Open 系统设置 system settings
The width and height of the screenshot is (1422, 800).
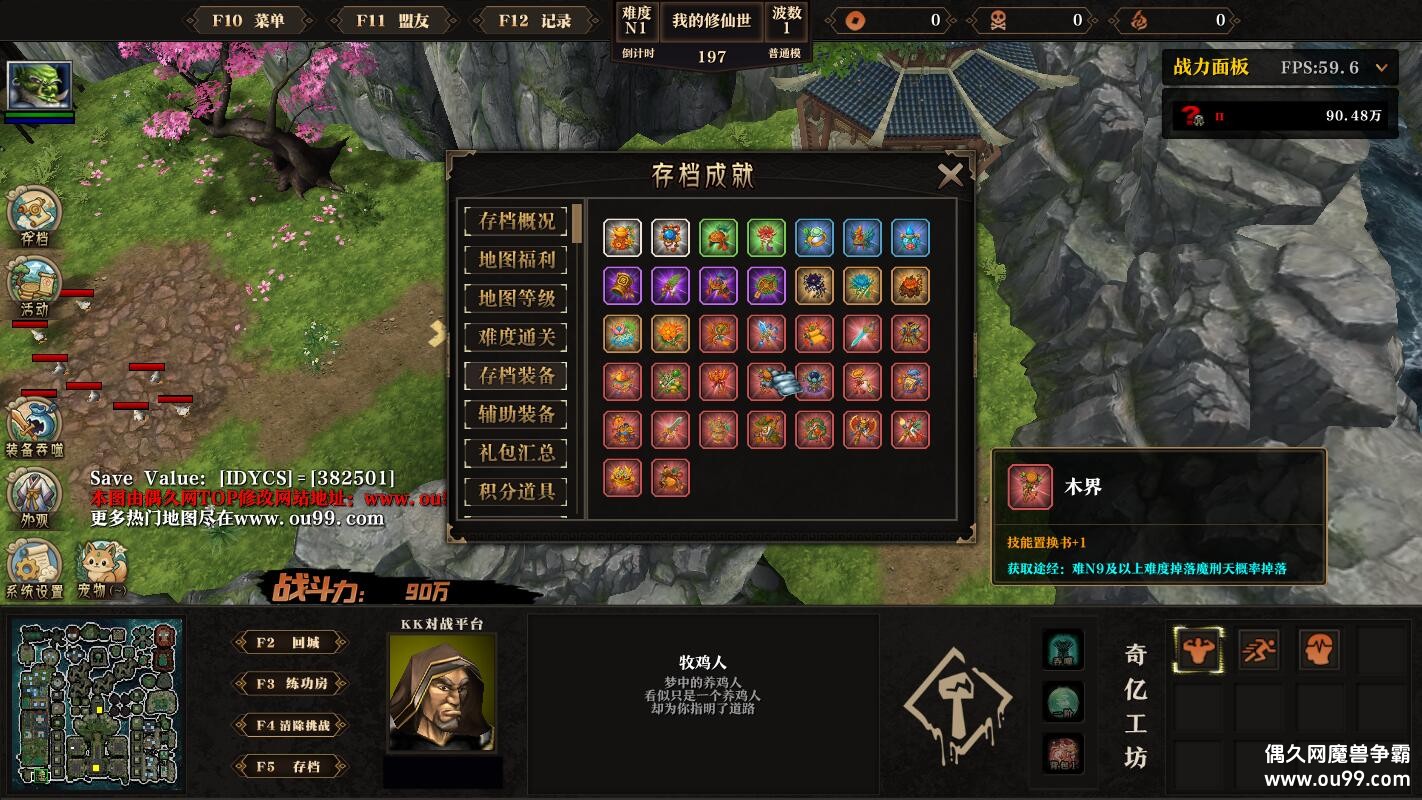pyautogui.click(x=34, y=567)
